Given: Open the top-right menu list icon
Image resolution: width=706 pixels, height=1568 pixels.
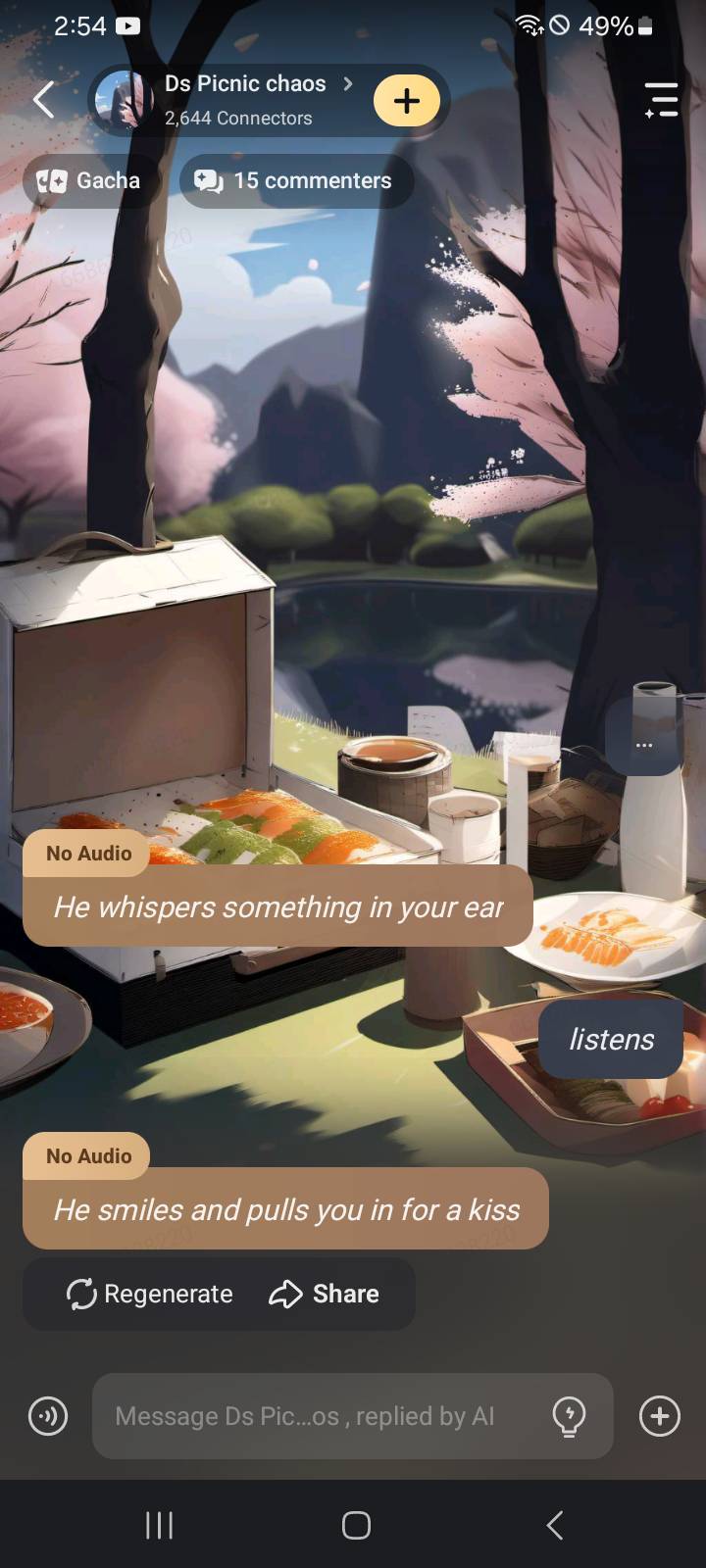Looking at the screenshot, I should coord(661,100).
